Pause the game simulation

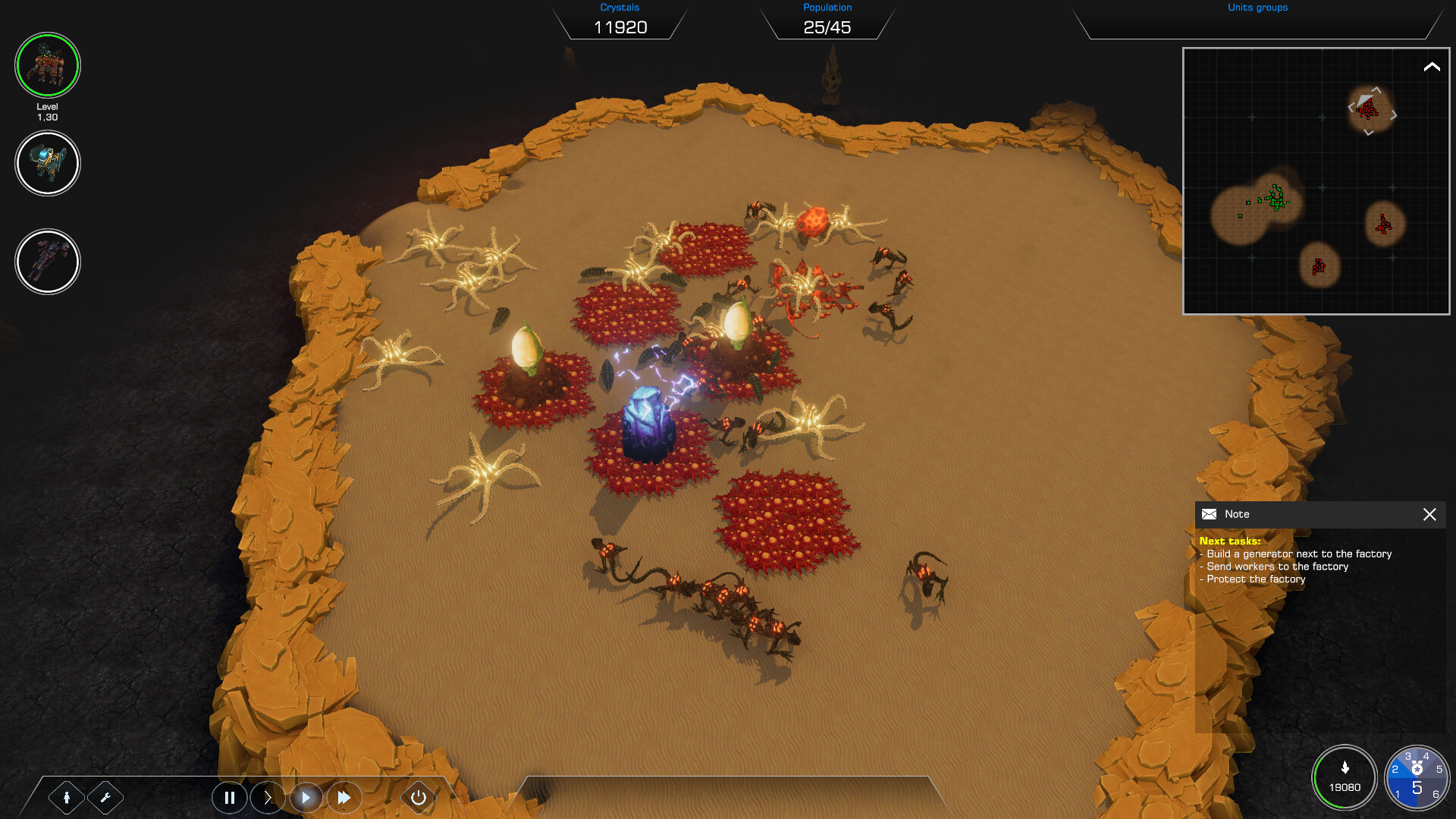(230, 797)
